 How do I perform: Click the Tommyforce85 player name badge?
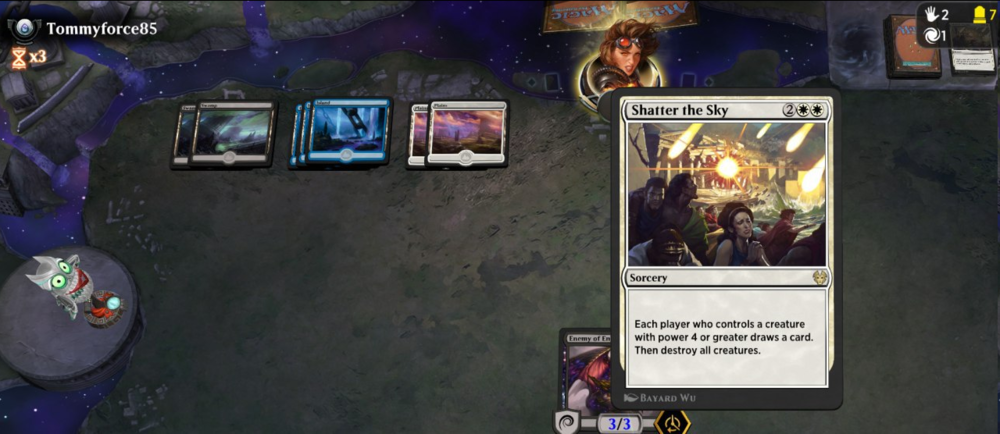[100, 28]
